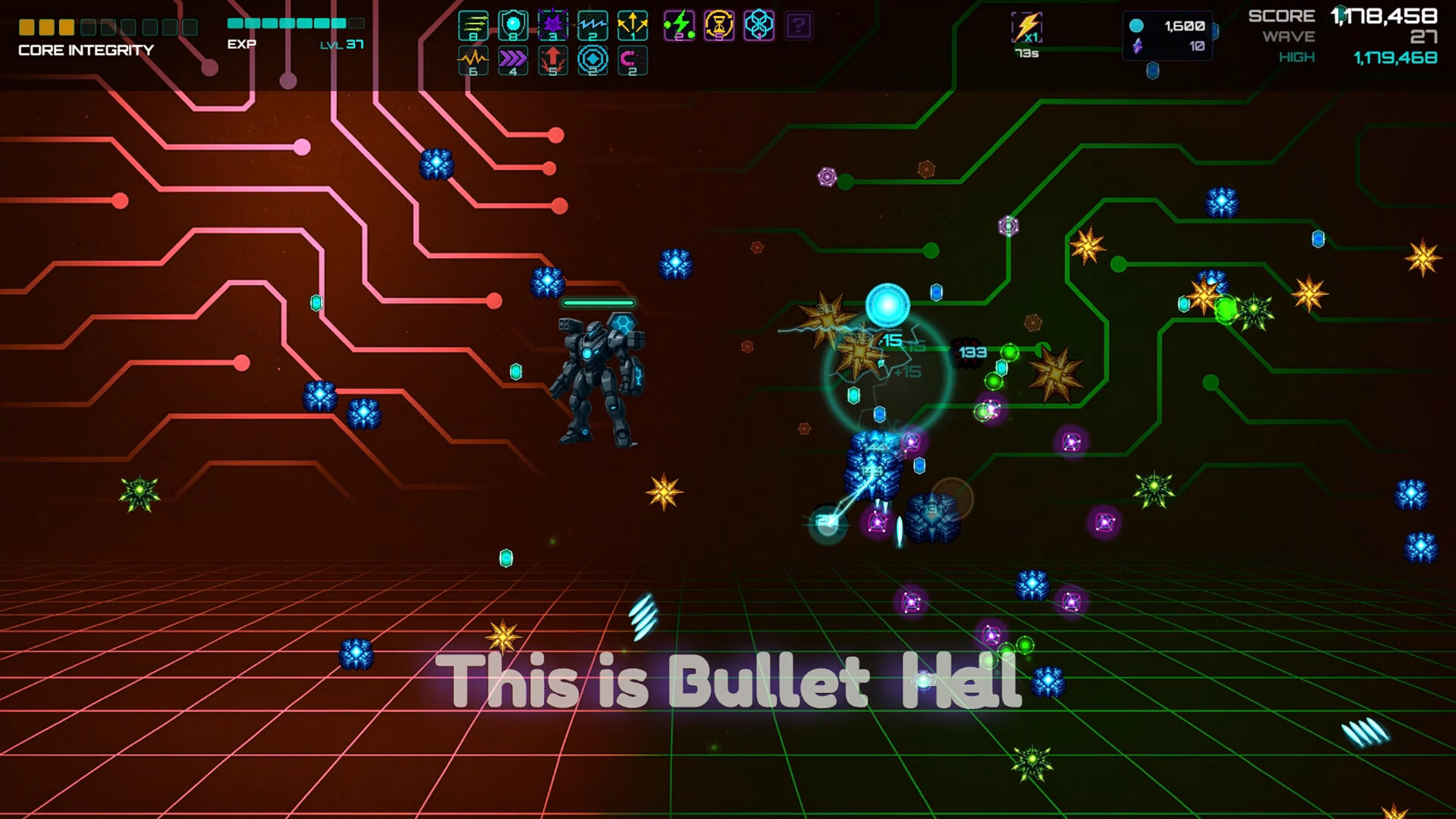Click the shield upgrade icon showing level 8
Image resolution: width=1456 pixels, height=819 pixels.
[513, 26]
